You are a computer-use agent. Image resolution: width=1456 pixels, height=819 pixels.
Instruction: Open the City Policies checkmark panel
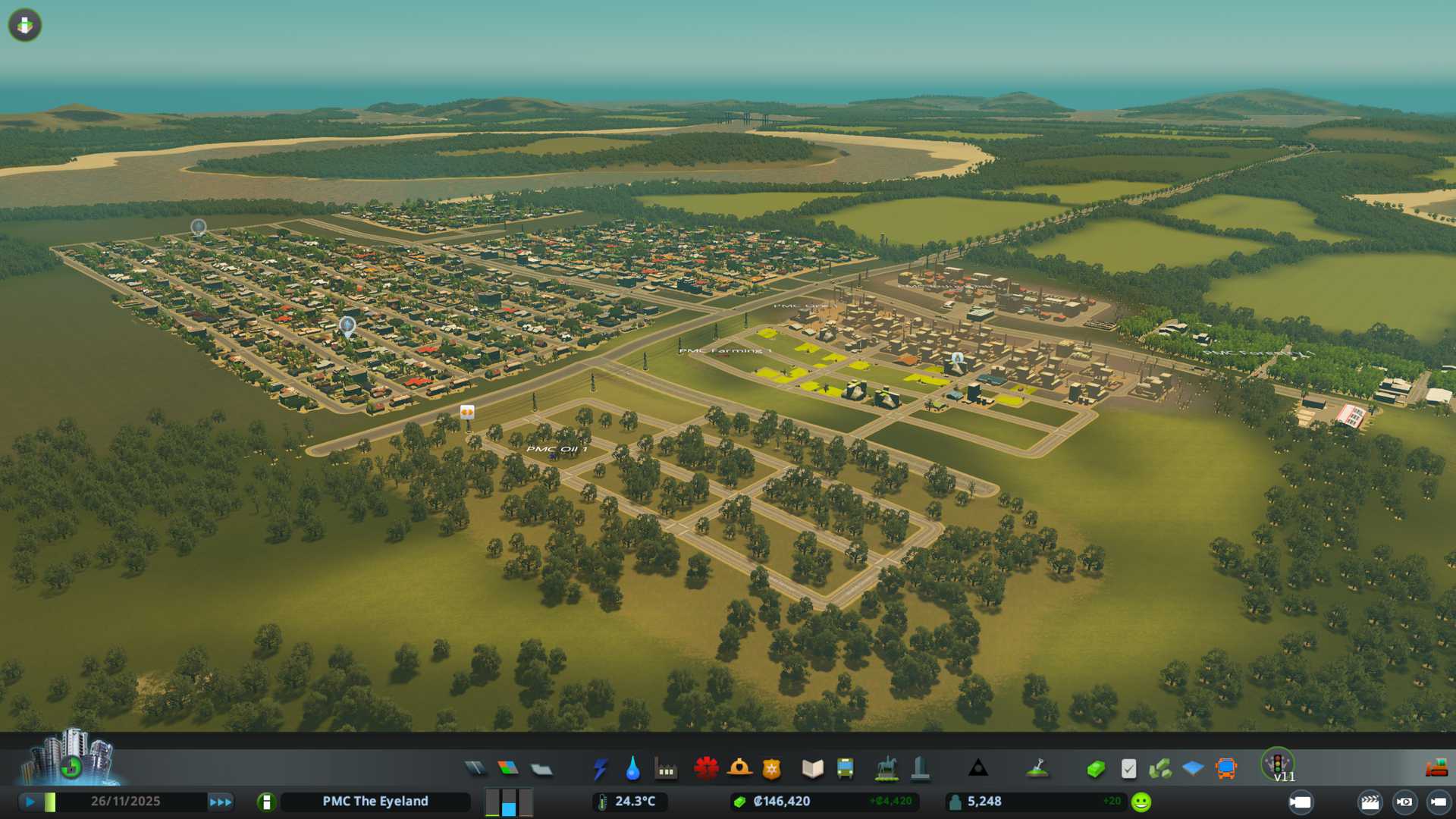(1128, 769)
